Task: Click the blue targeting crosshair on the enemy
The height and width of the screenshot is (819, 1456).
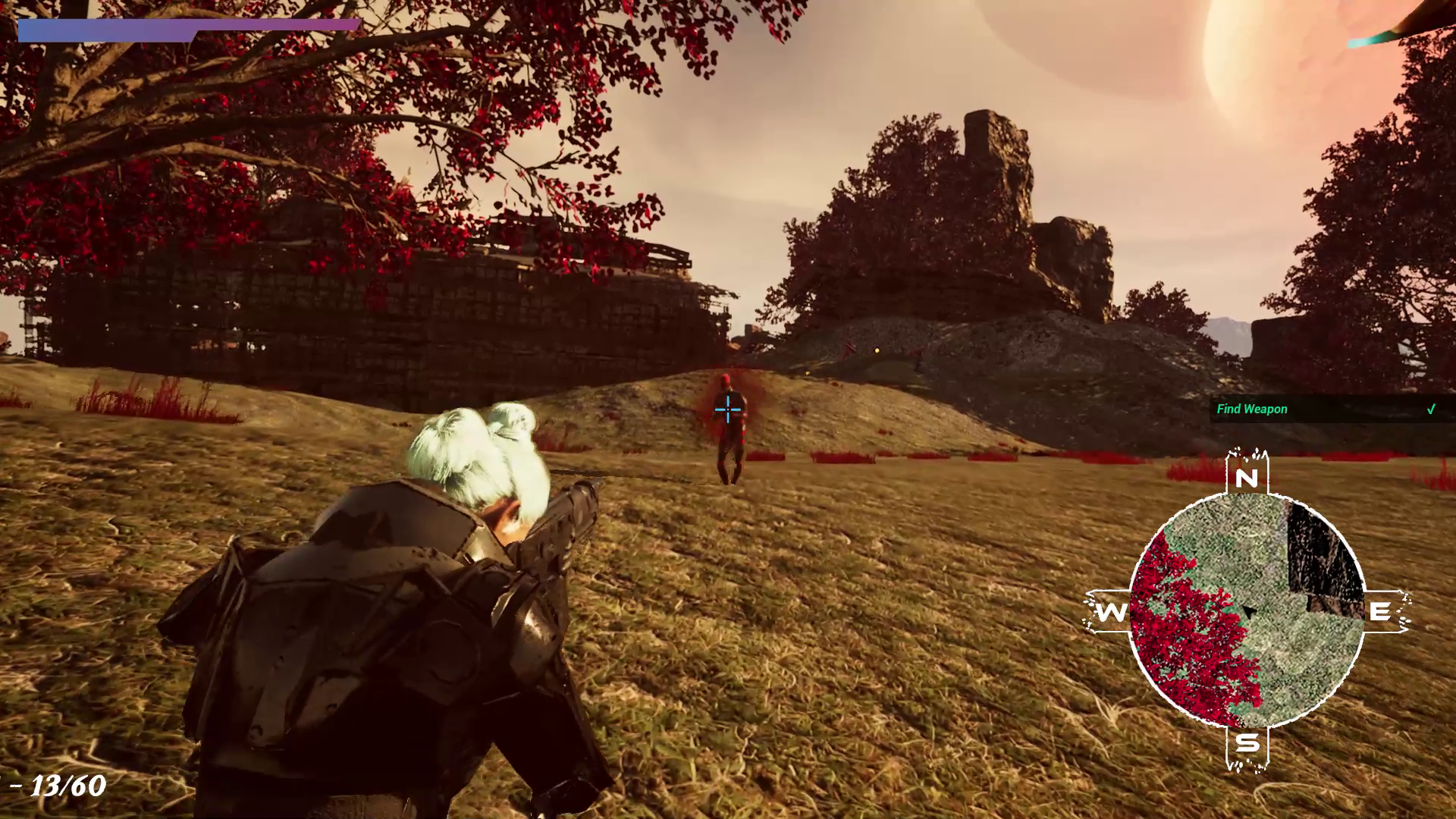Action: pos(726,409)
